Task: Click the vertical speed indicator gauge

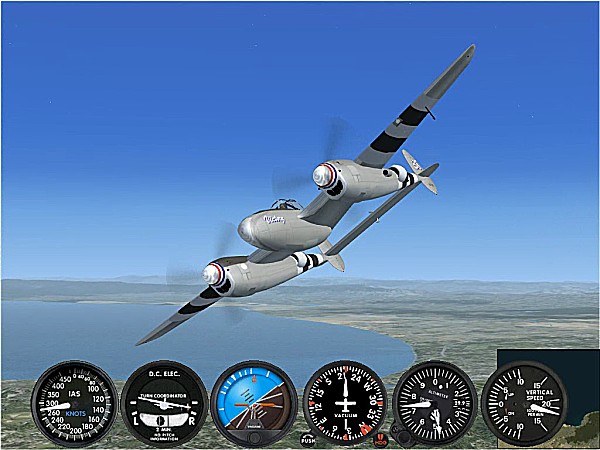Action: (x=524, y=403)
